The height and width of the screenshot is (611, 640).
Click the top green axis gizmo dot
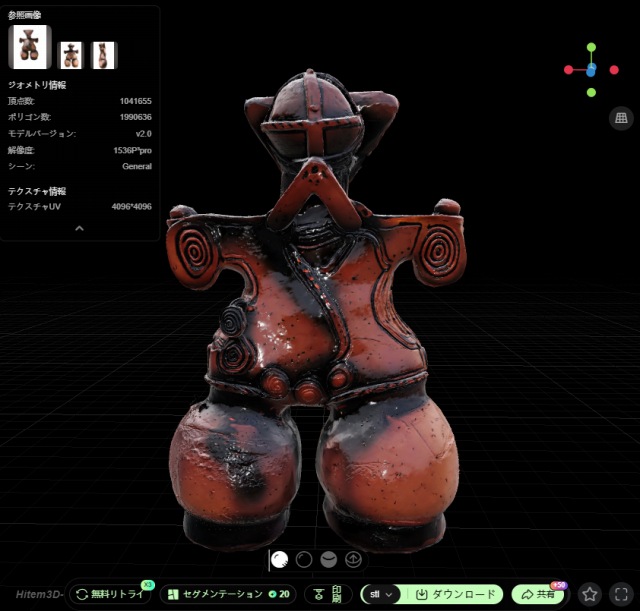(x=591, y=47)
